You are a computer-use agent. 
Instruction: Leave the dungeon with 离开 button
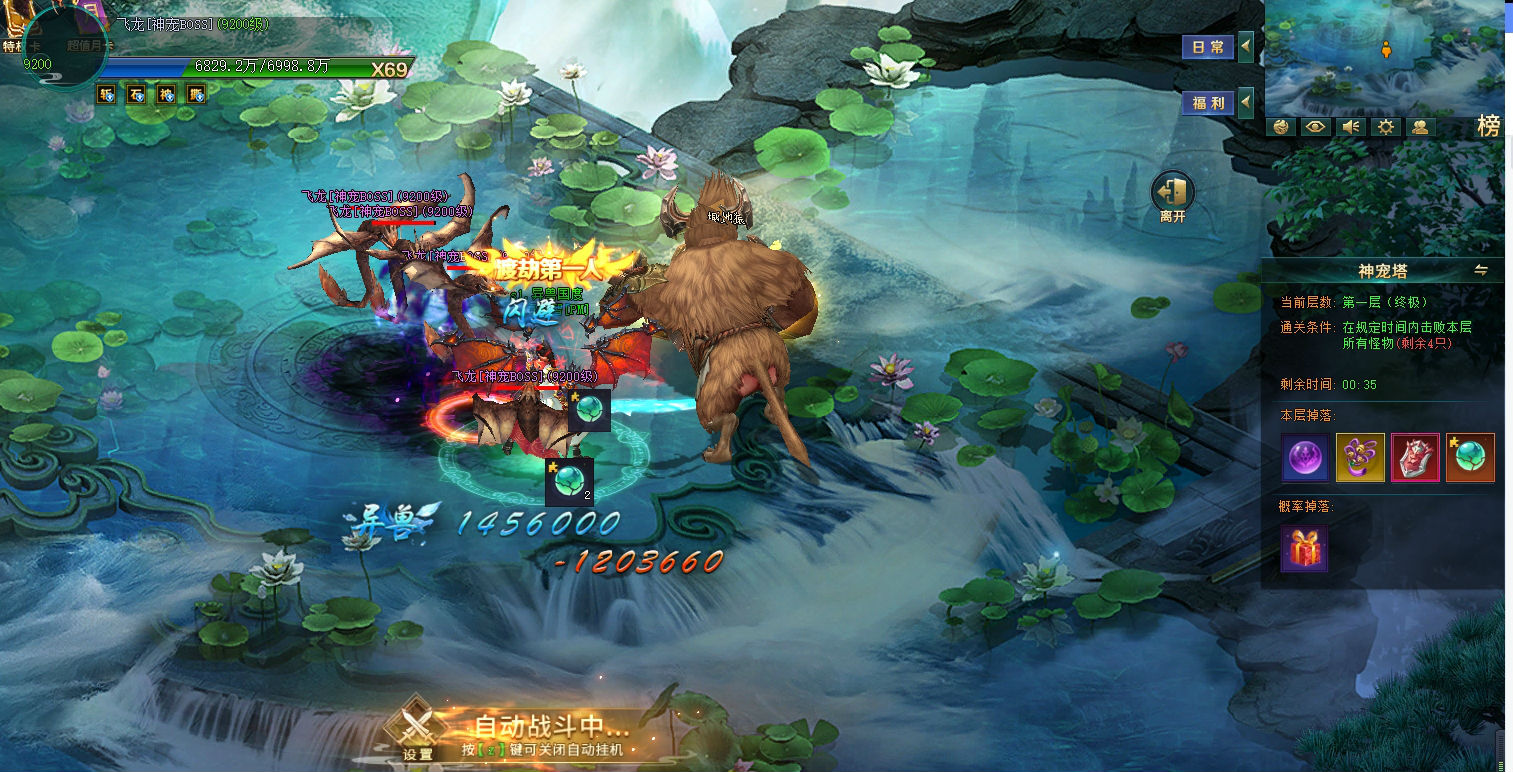tap(1173, 195)
